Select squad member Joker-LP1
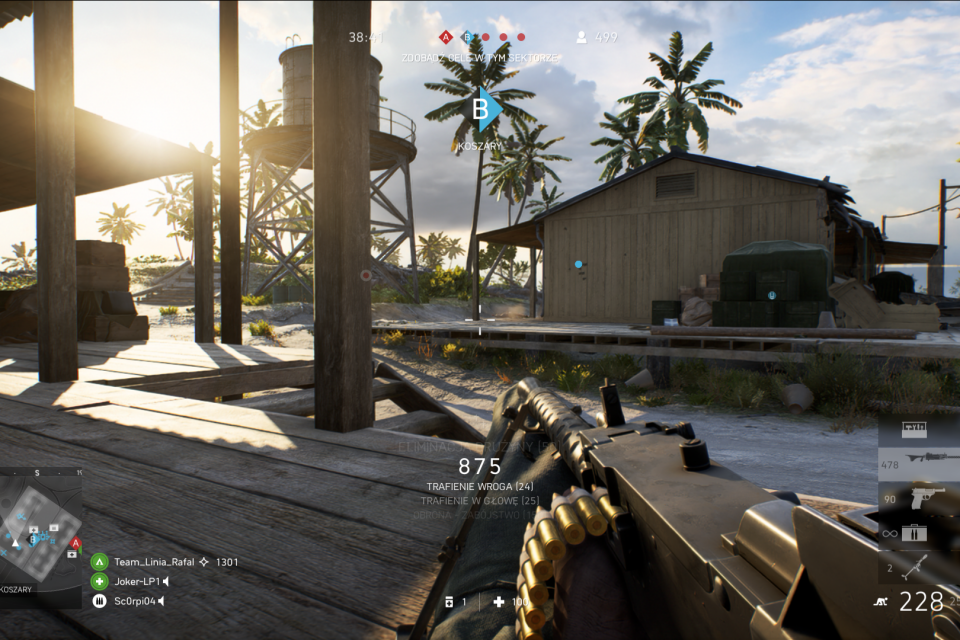This screenshot has height=640, width=960. point(100,581)
